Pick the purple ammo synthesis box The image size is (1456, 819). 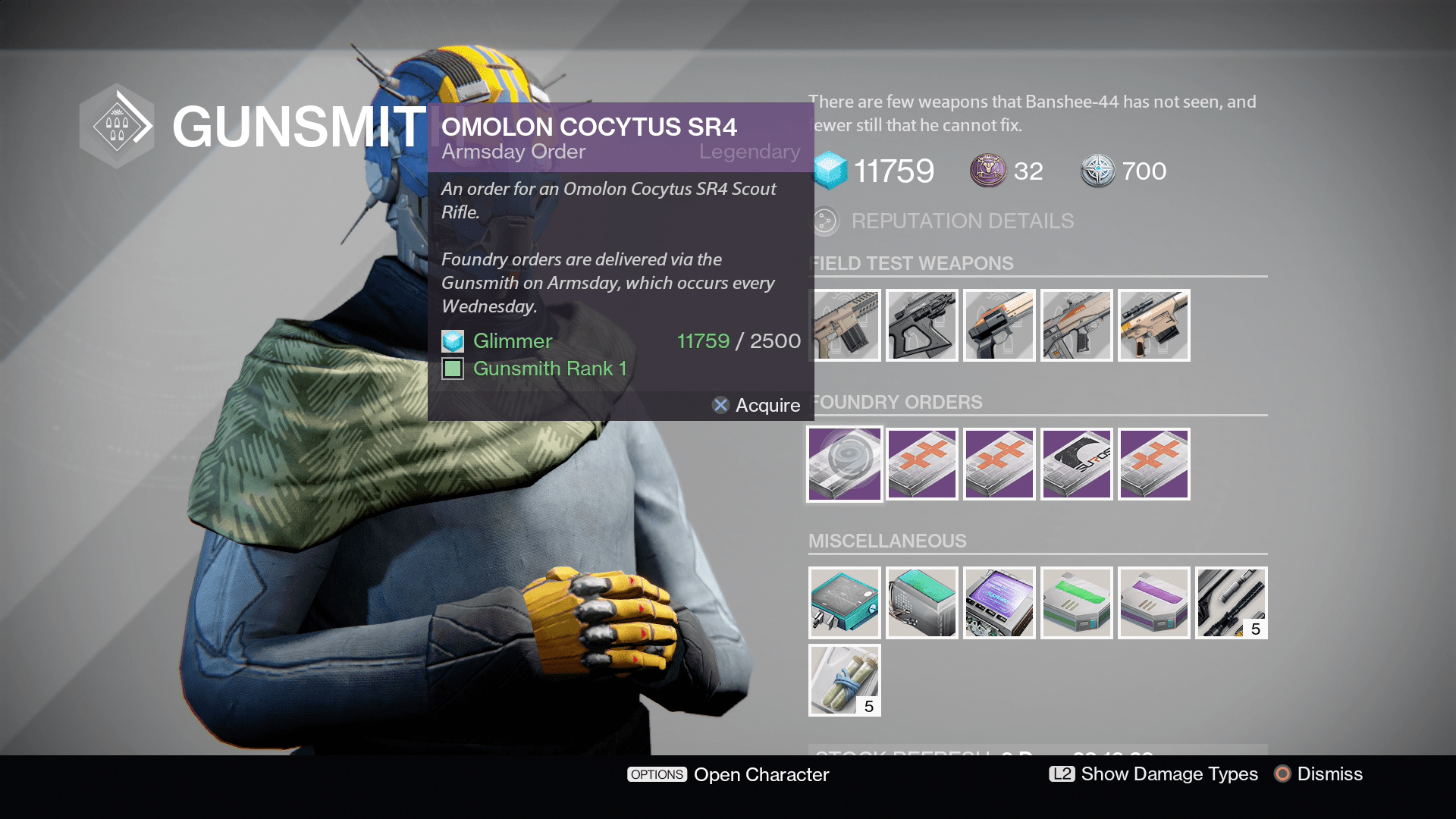[x=1153, y=603]
